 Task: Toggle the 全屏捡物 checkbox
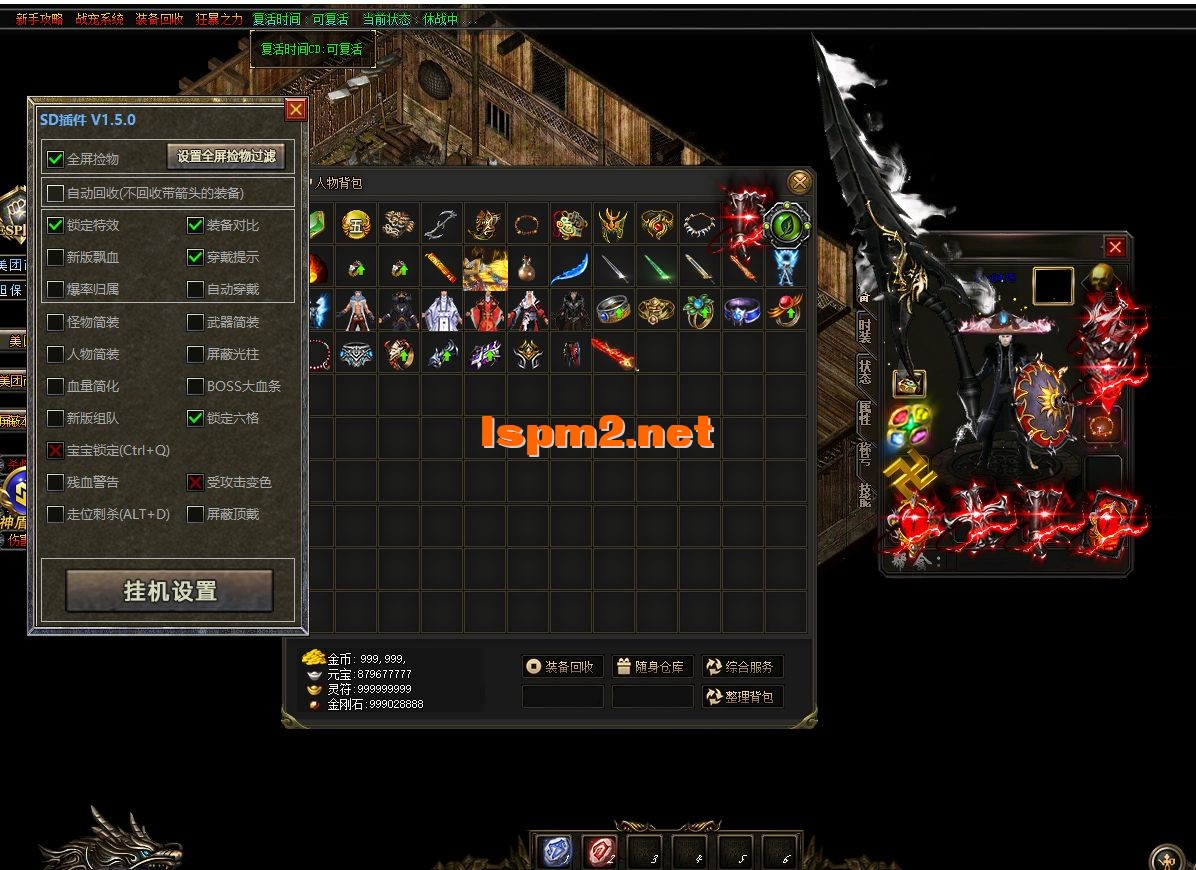pyautogui.click(x=56, y=159)
